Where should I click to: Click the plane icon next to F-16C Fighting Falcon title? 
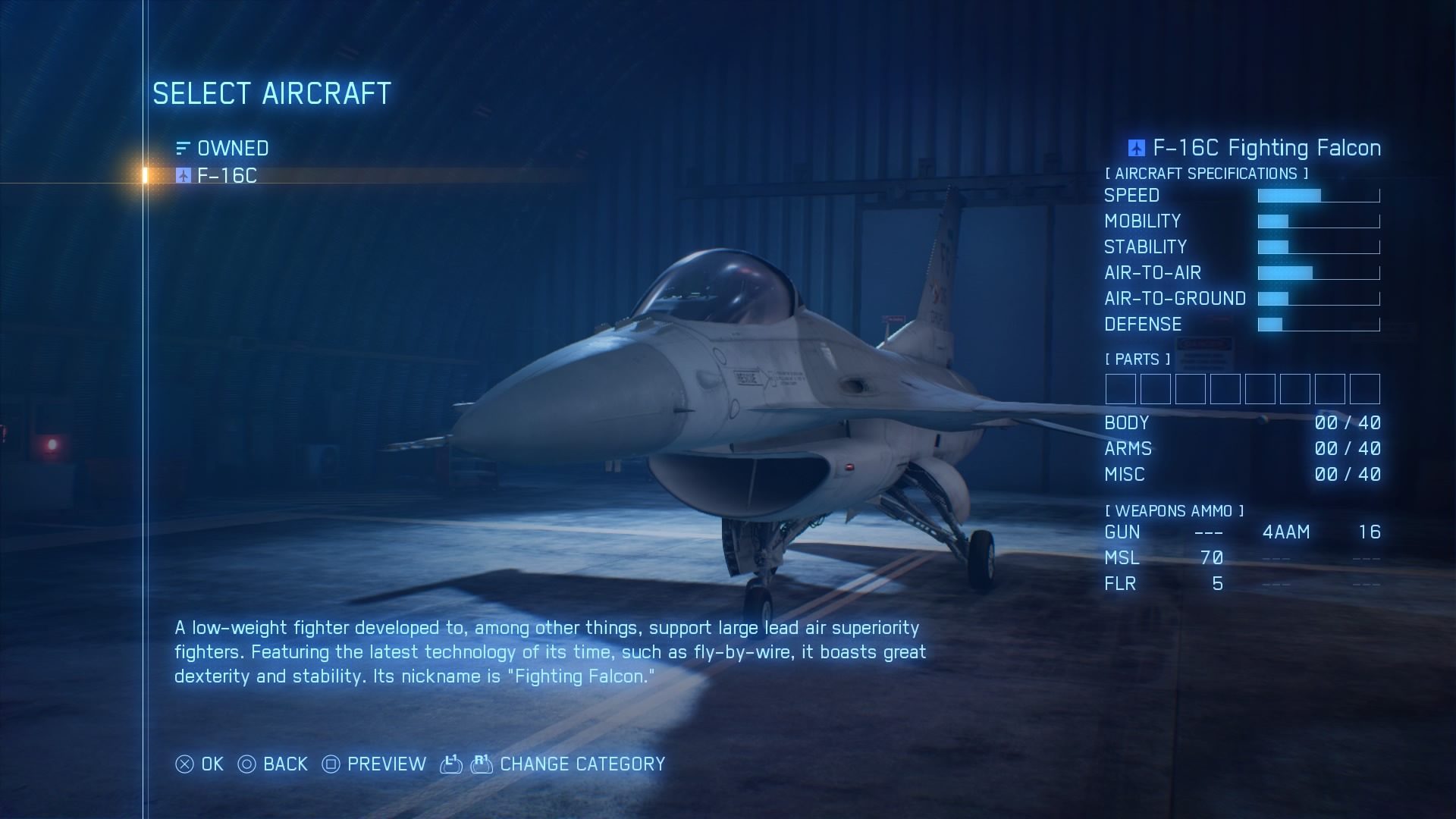pyautogui.click(x=1136, y=148)
